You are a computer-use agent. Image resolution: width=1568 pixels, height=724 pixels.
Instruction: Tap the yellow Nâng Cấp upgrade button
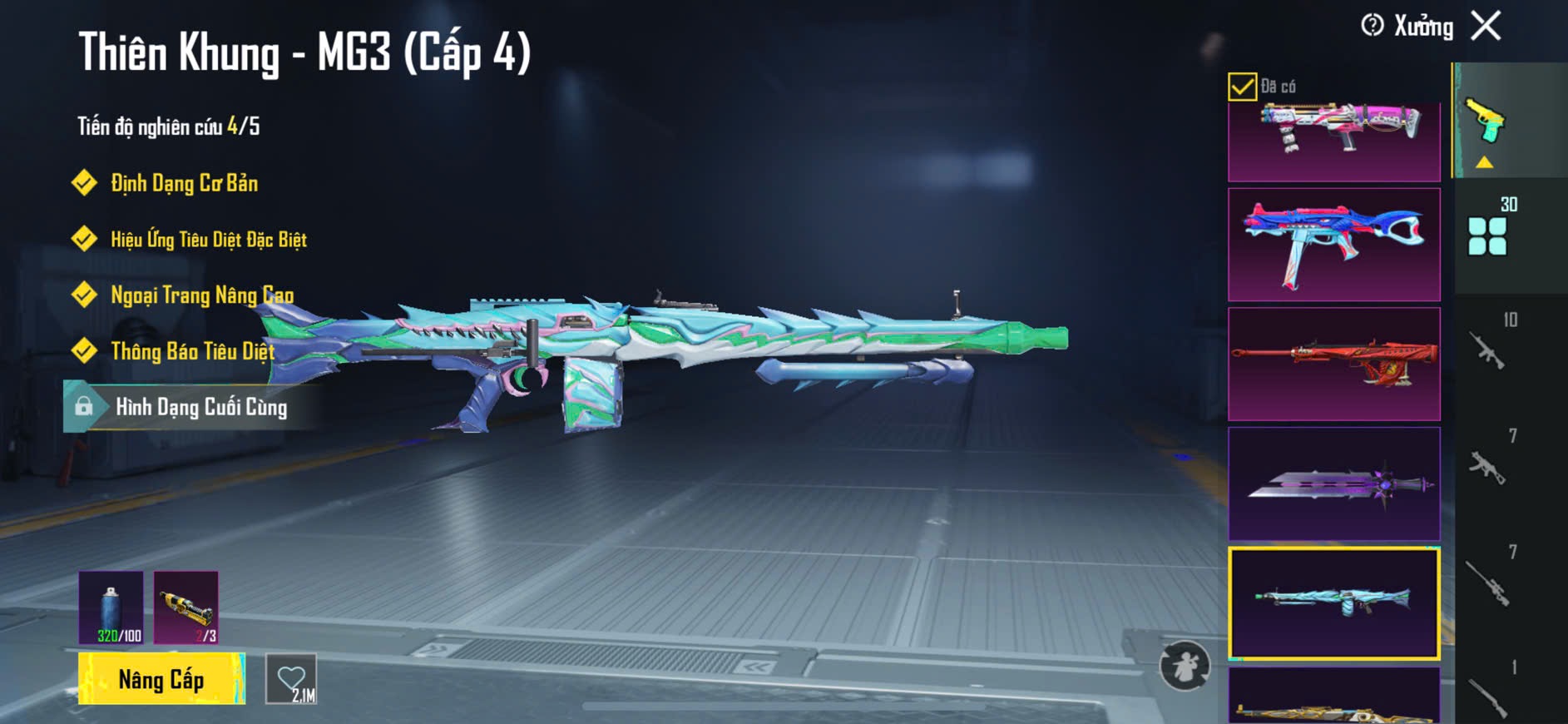[x=161, y=679]
